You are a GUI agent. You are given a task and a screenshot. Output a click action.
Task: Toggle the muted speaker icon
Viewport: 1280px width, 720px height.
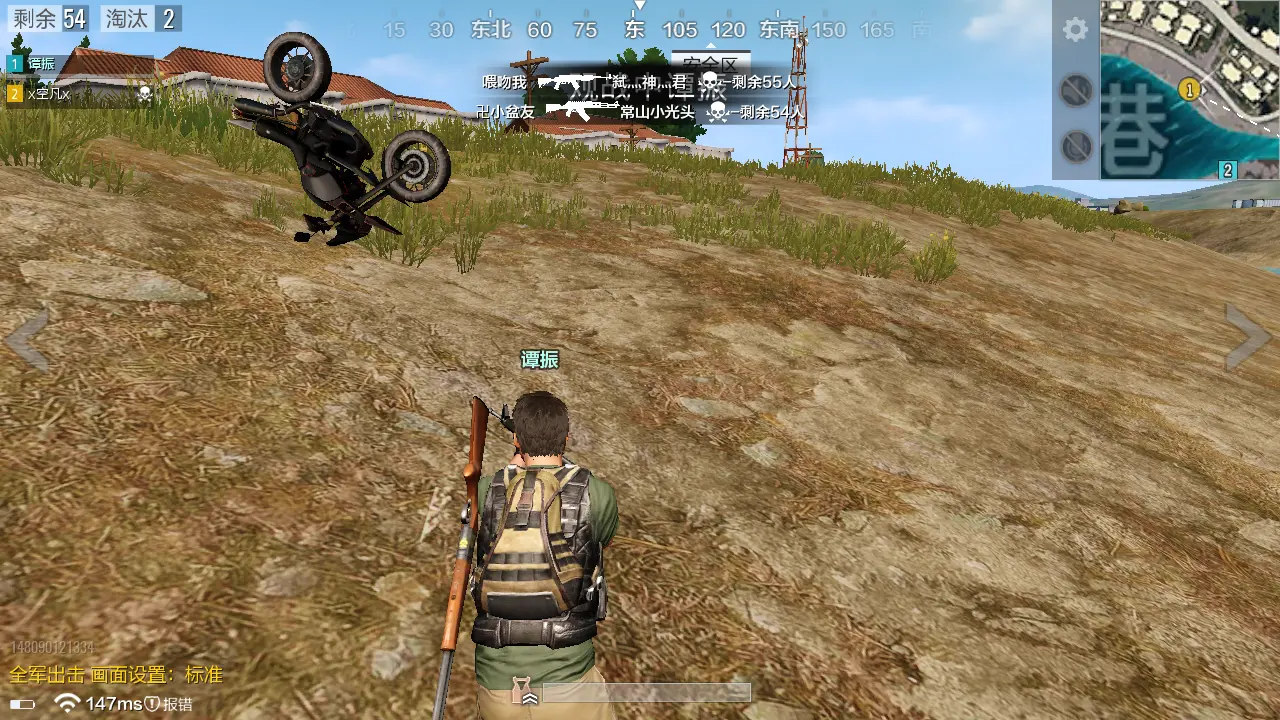coord(1076,91)
